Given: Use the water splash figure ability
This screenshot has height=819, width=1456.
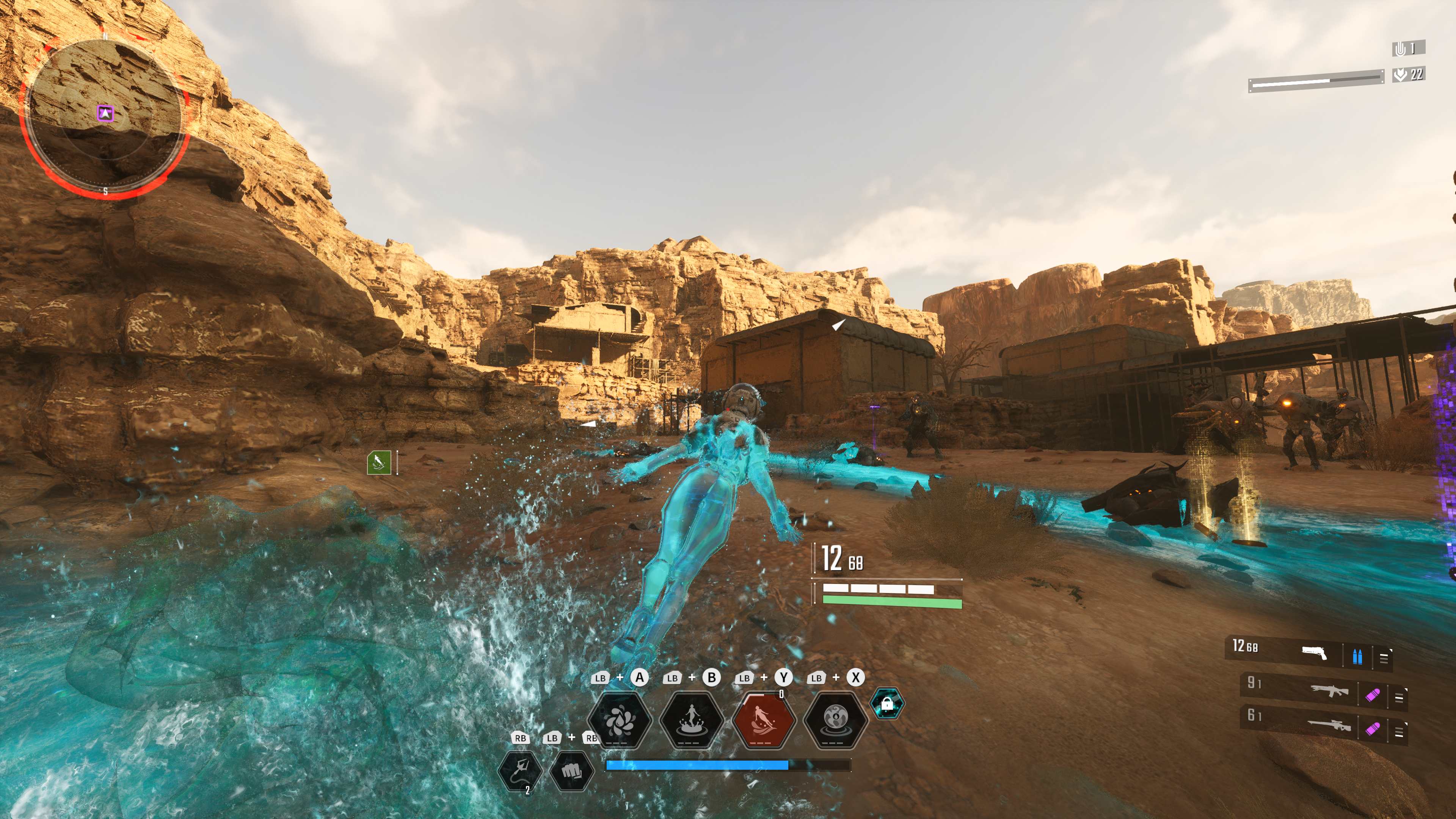Looking at the screenshot, I should (691, 720).
